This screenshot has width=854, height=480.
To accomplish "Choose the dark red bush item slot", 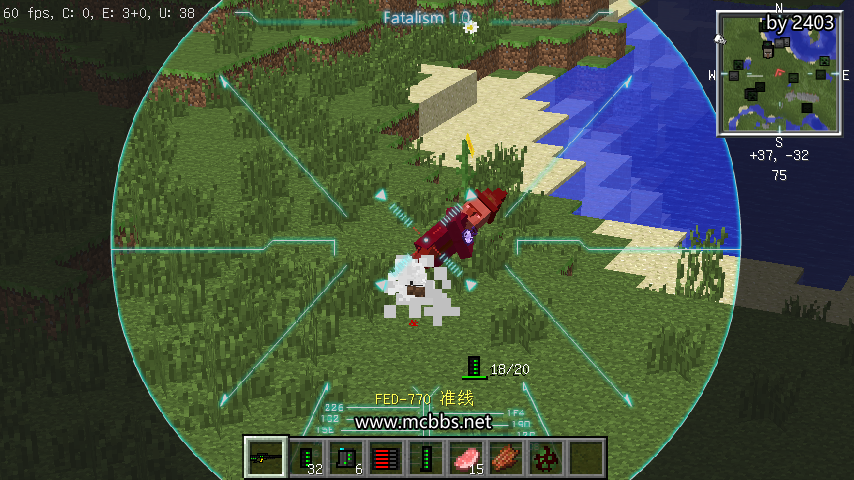I will 547,458.
